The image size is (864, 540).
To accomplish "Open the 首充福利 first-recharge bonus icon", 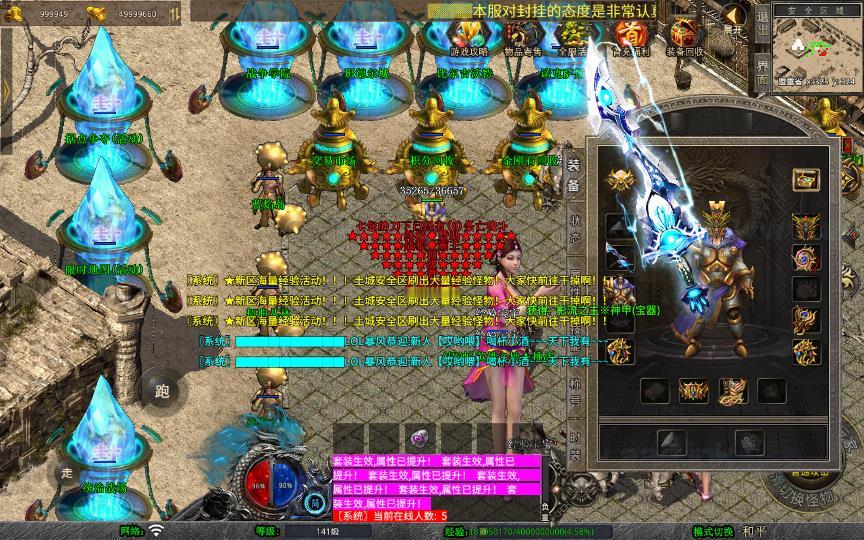I will pyautogui.click(x=630, y=37).
